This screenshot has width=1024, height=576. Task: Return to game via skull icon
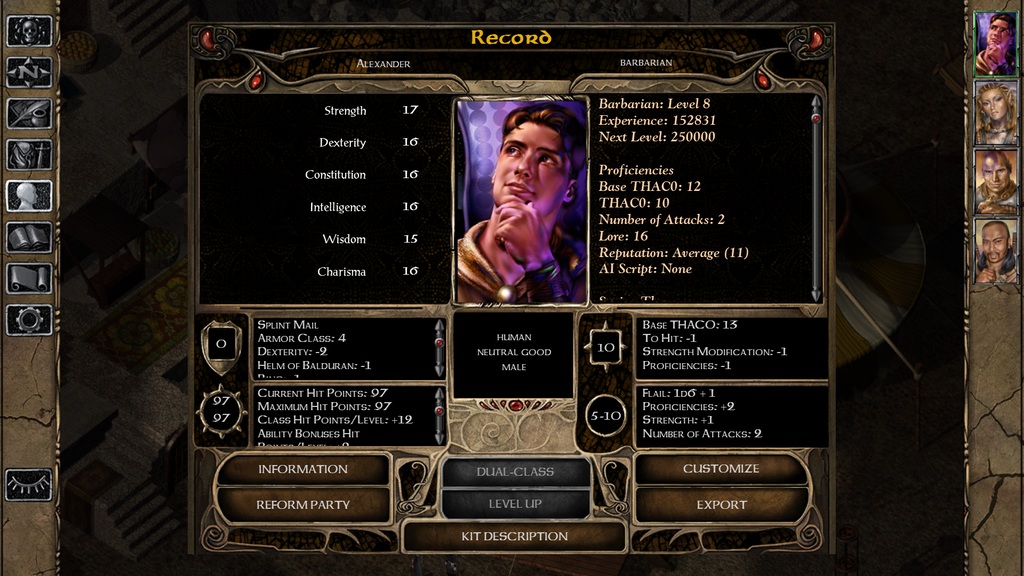click(29, 31)
